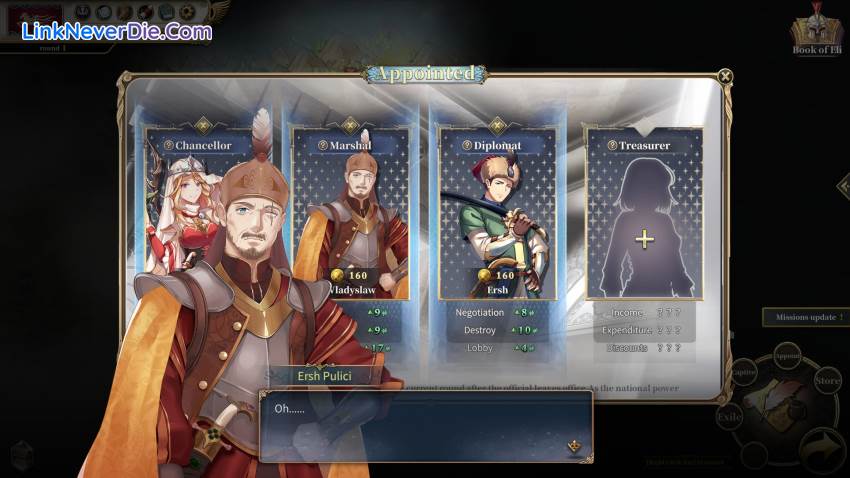End the round with the arrow button
This screenshot has width=850, height=478.
(x=820, y=448)
